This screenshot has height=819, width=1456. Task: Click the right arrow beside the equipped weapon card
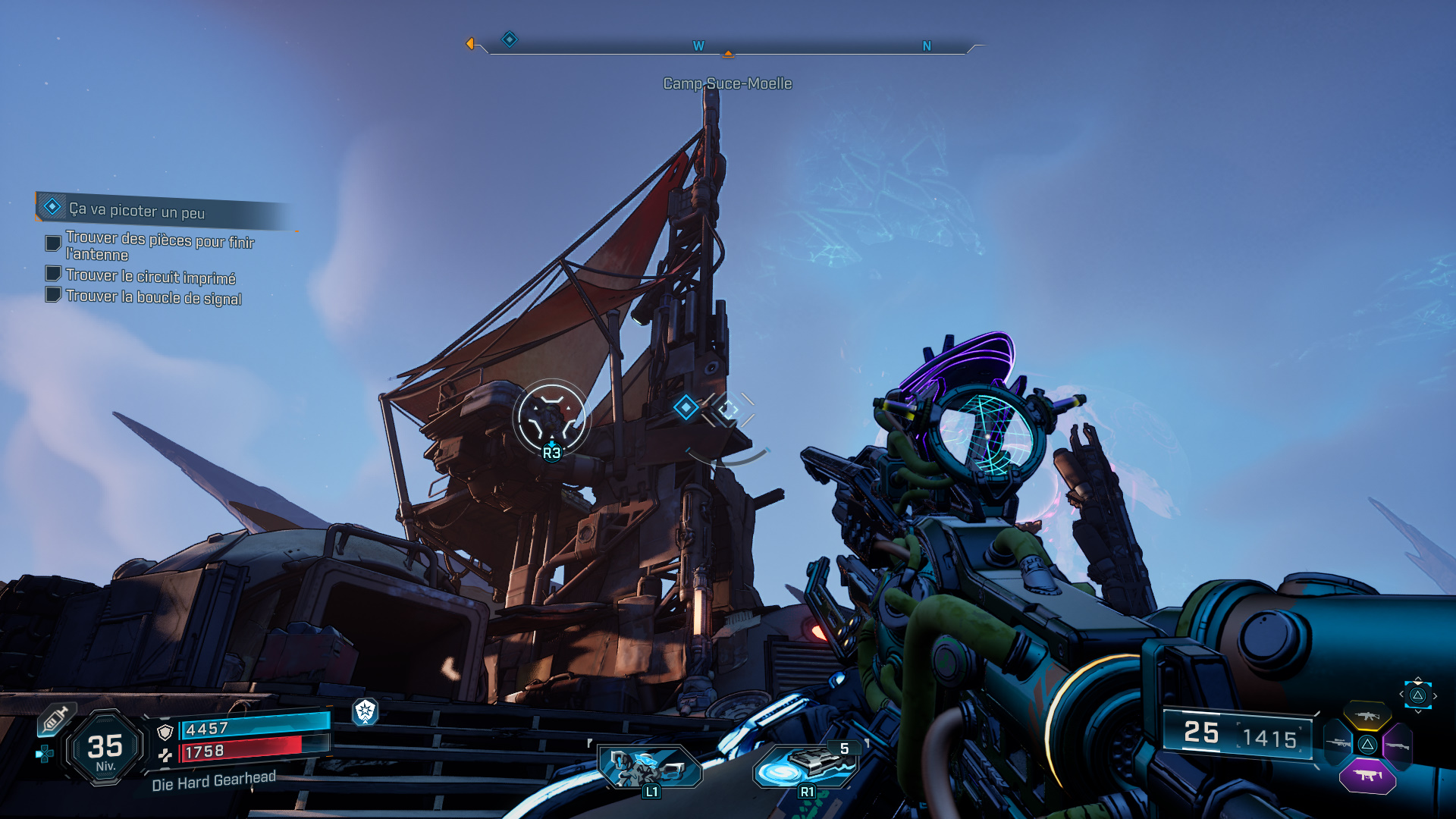tap(1435, 695)
